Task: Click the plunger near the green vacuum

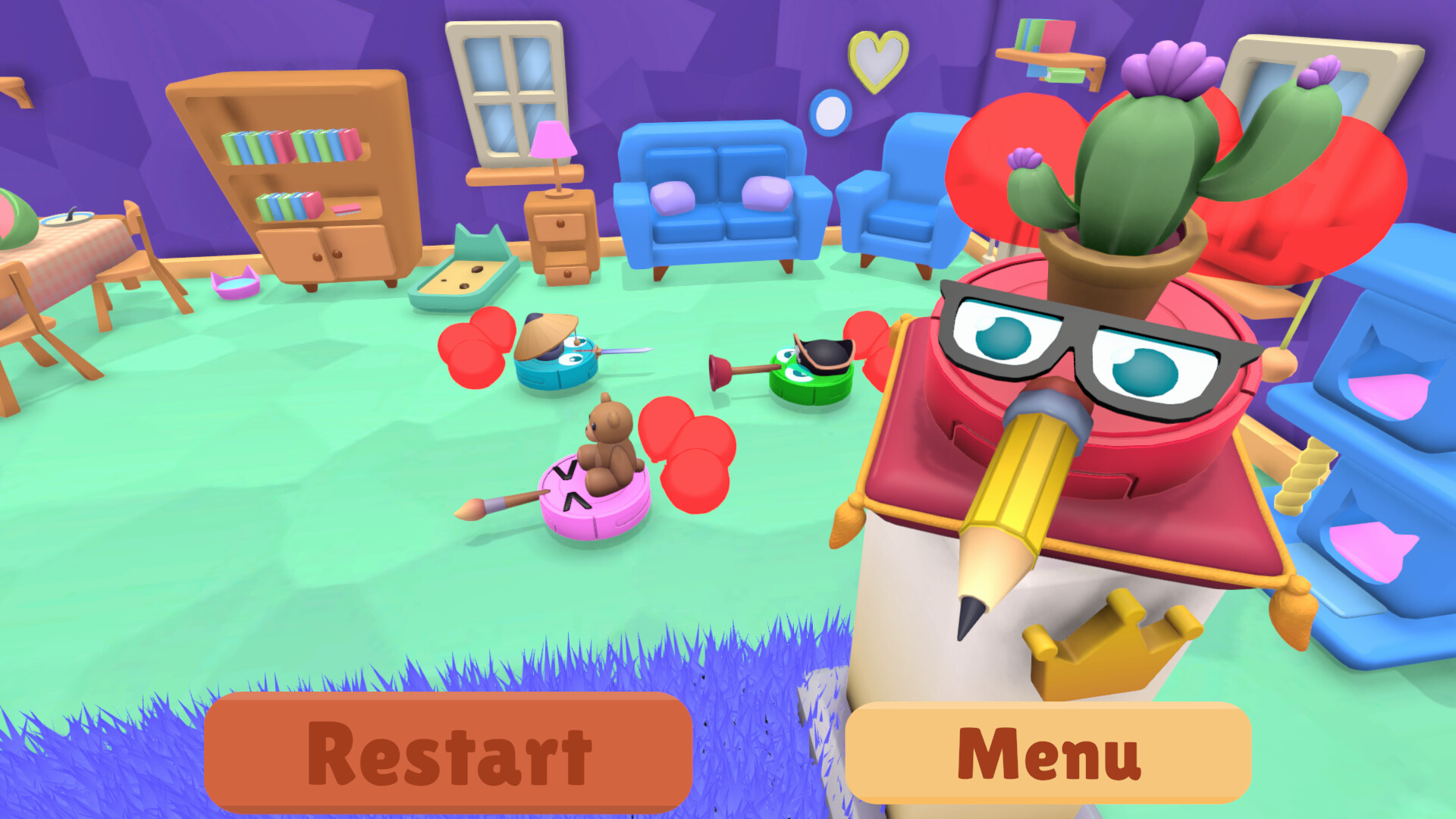Action: coord(720,372)
